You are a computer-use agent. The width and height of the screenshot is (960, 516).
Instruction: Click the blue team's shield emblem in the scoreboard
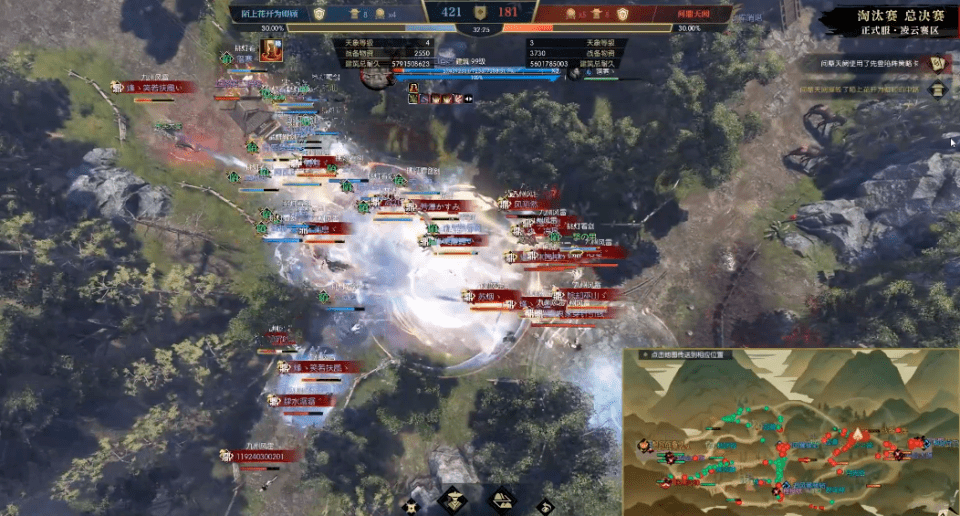point(320,14)
